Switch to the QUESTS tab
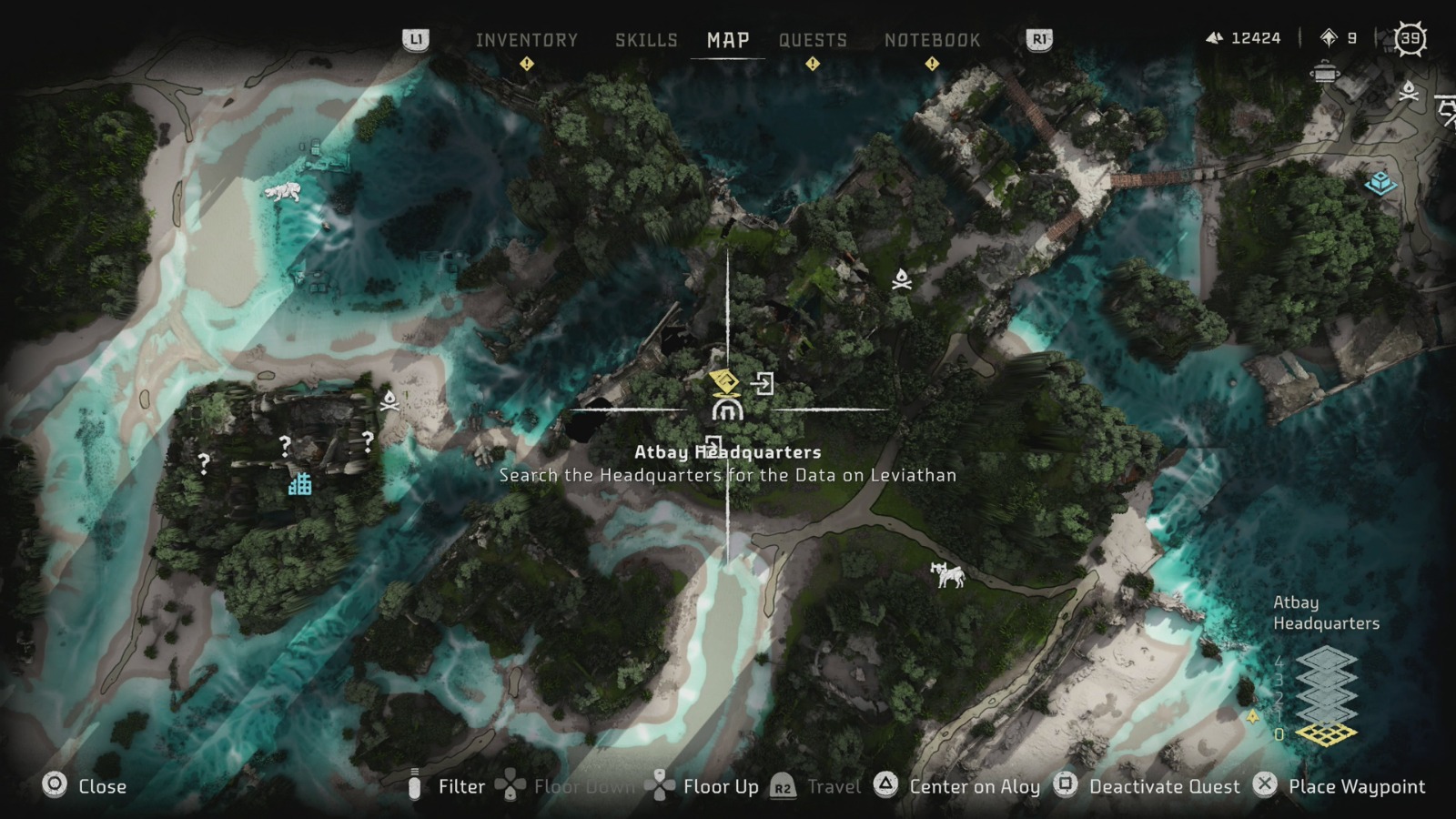1456x819 pixels. tap(813, 40)
